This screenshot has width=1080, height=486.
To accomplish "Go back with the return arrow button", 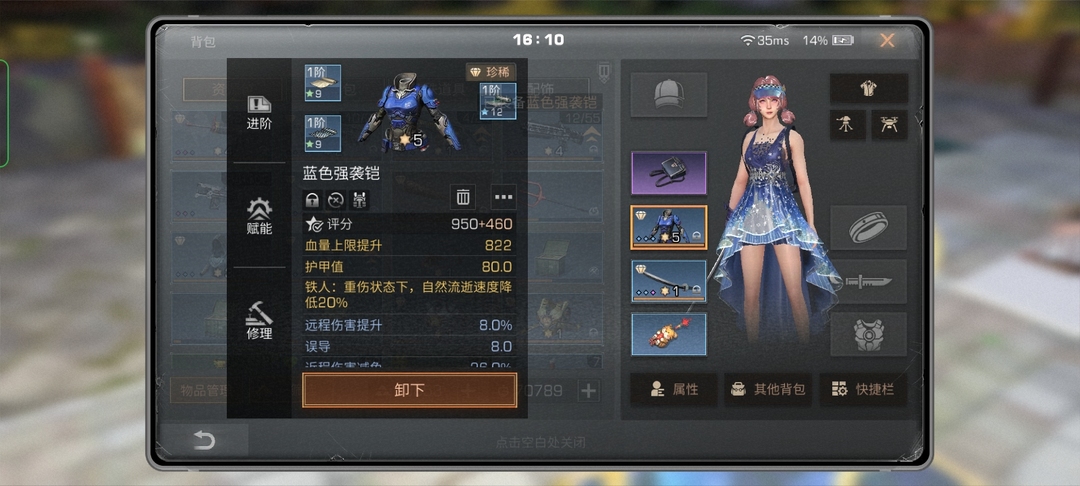I will pos(204,440).
